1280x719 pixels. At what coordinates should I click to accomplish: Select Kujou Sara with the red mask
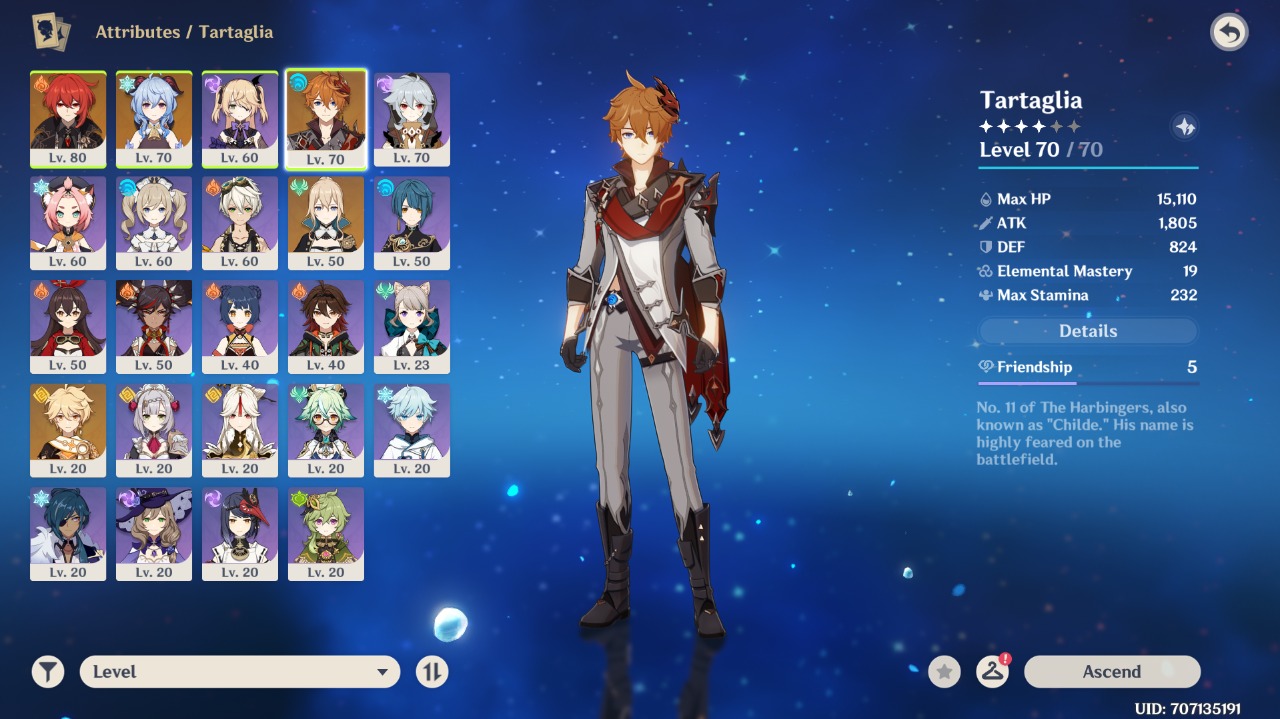click(240, 534)
